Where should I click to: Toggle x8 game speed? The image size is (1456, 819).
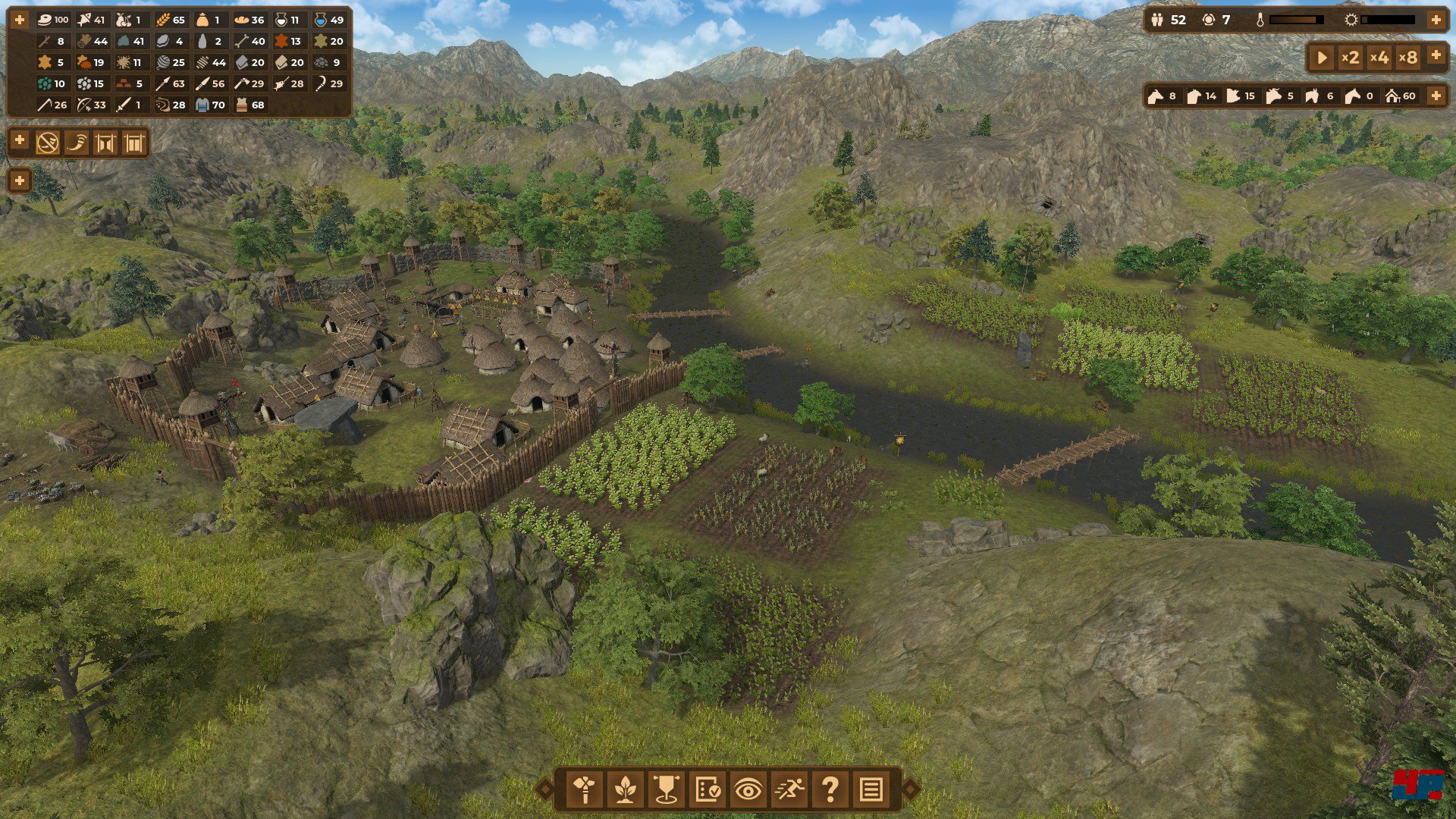click(1408, 57)
